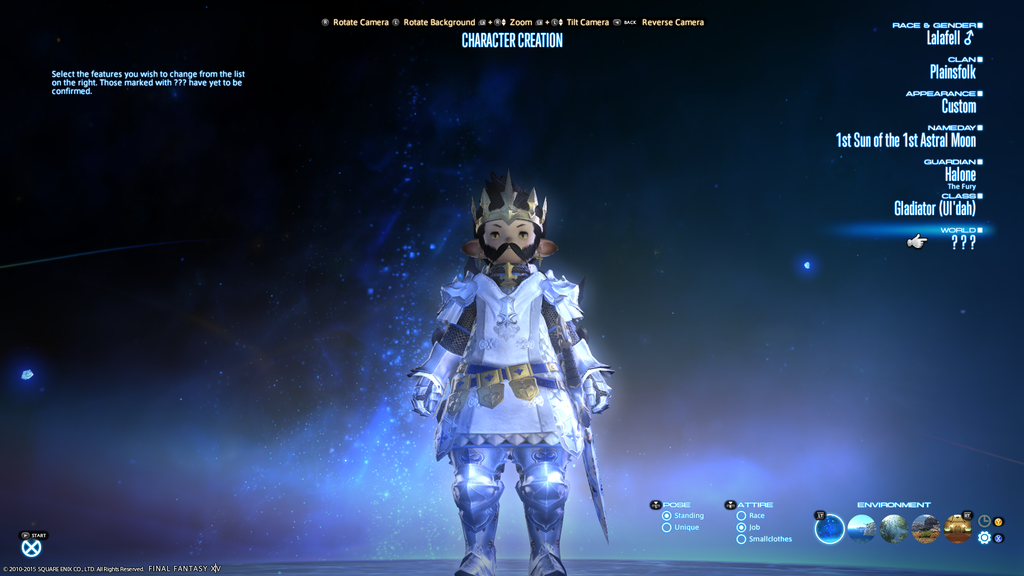Select the forest environment thumbnail
Screen dimensions: 1024x576
click(x=893, y=529)
